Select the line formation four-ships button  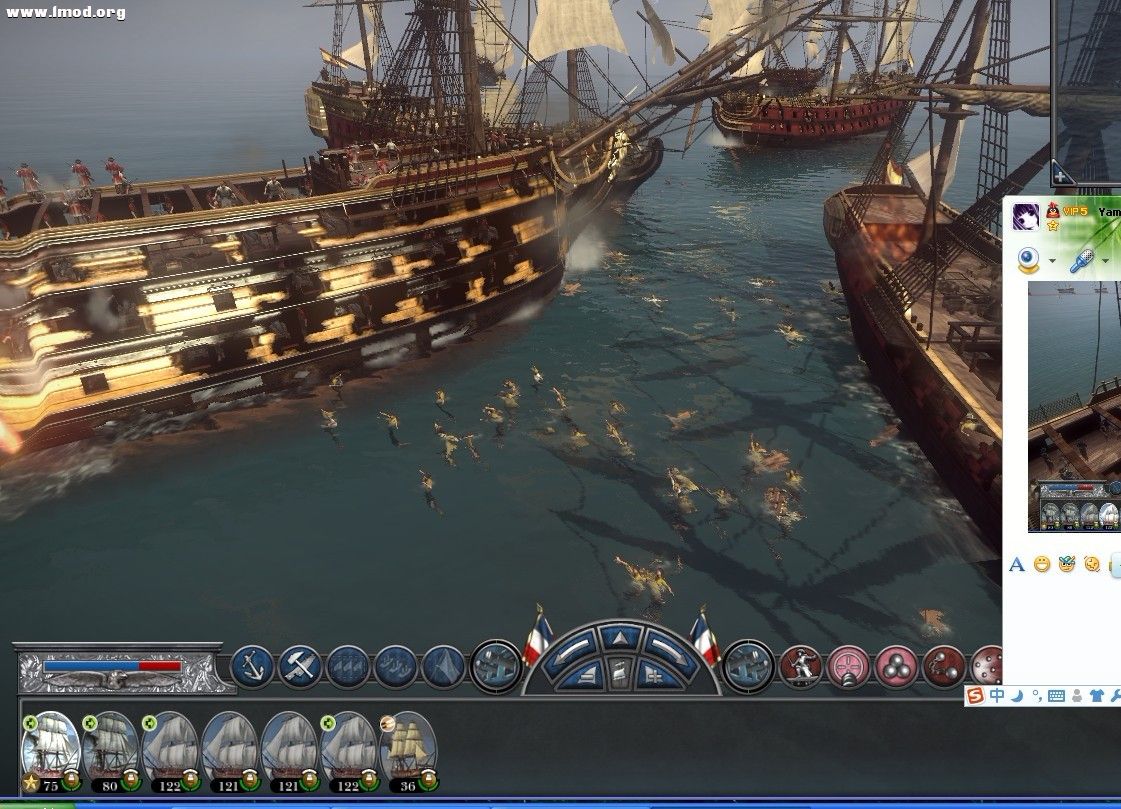tap(348, 667)
